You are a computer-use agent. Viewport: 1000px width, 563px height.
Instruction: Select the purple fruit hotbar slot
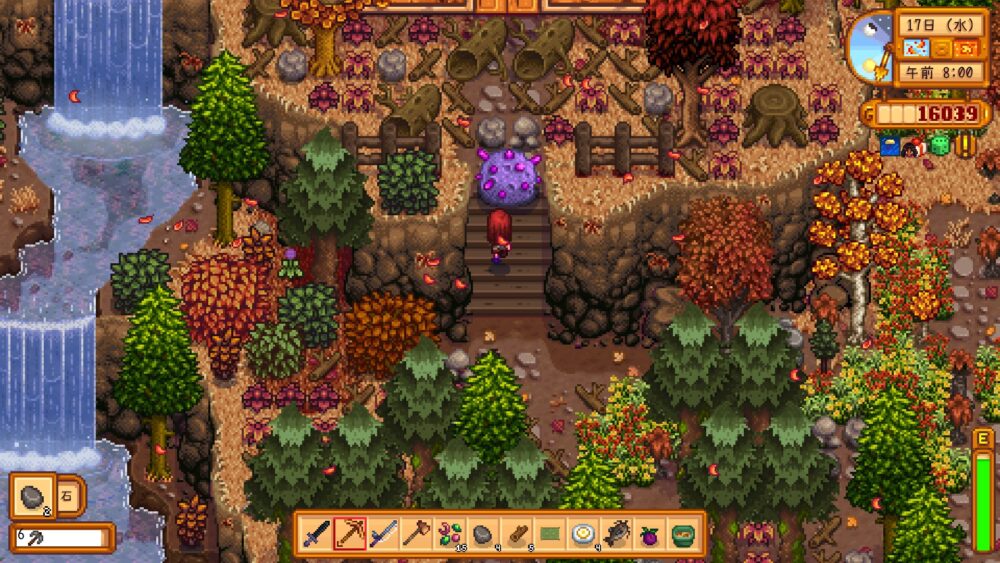tap(650, 534)
